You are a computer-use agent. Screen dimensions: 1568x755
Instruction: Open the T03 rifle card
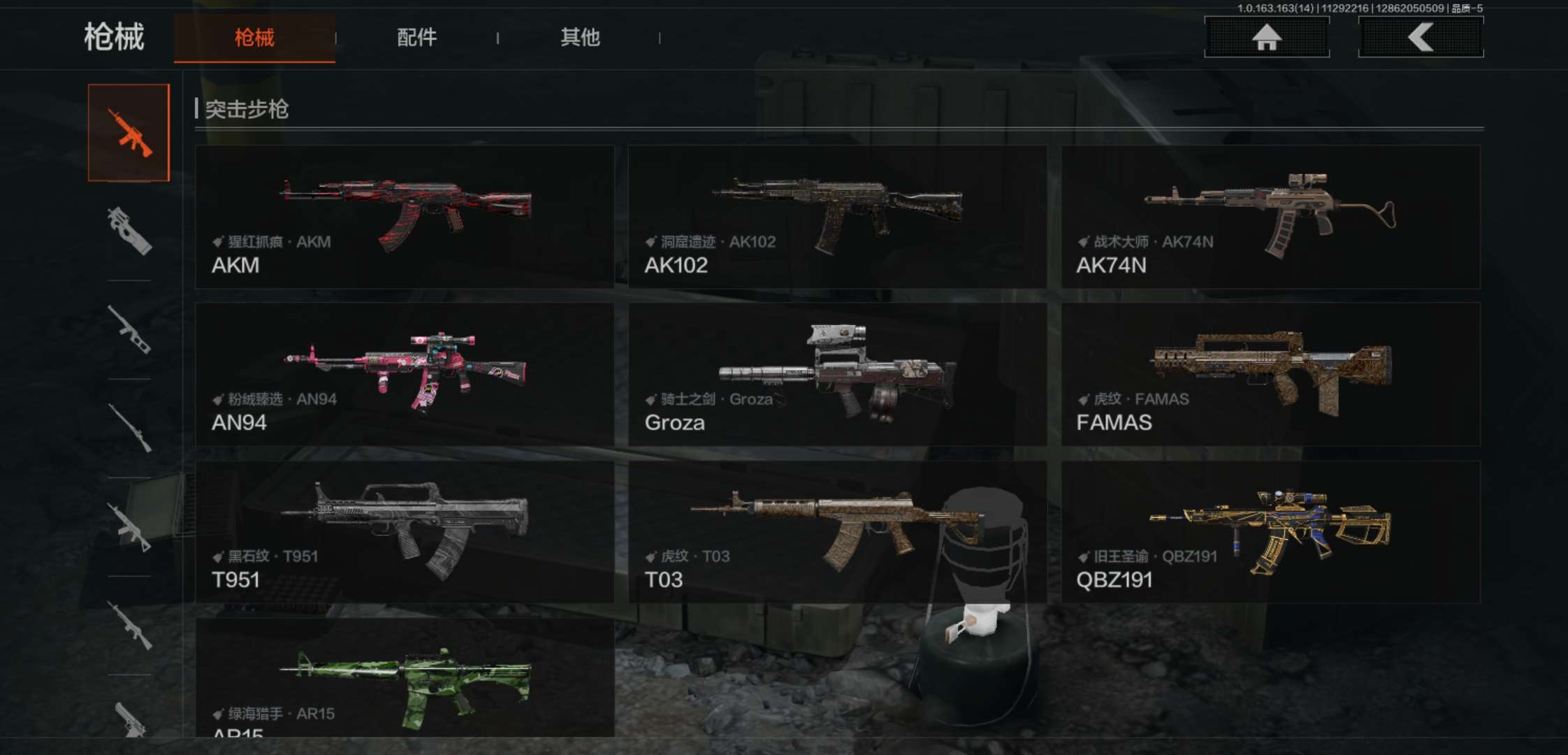pyautogui.click(x=837, y=531)
